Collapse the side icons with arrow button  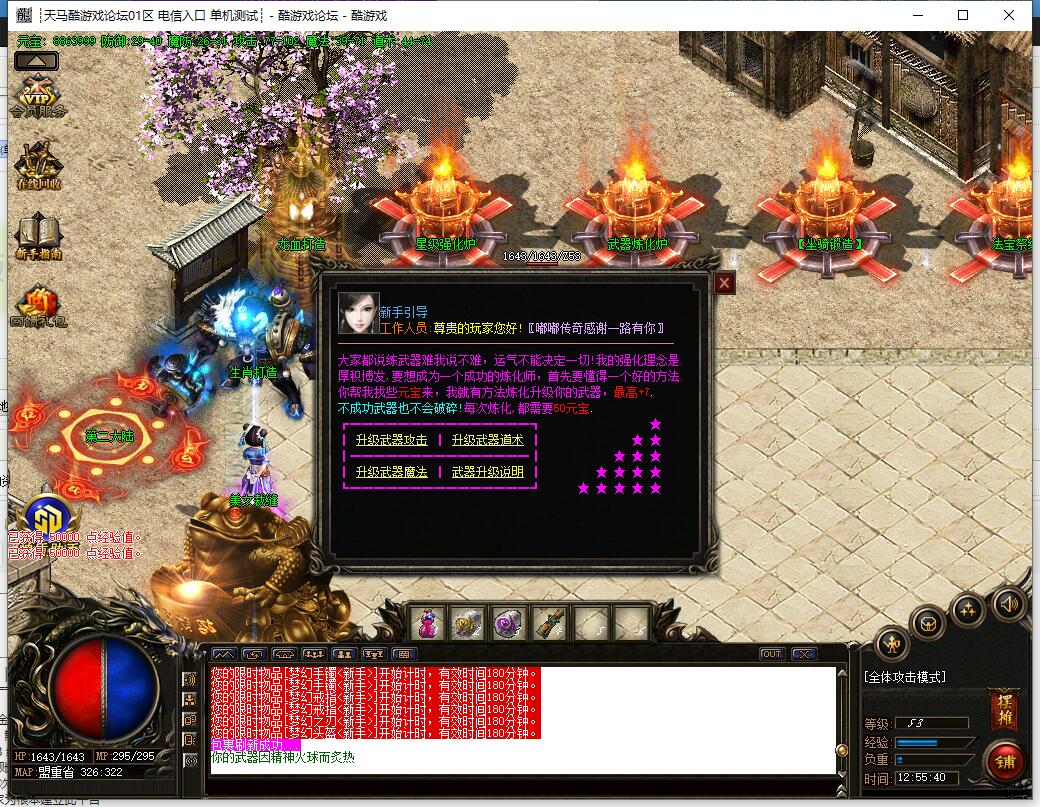point(35,60)
